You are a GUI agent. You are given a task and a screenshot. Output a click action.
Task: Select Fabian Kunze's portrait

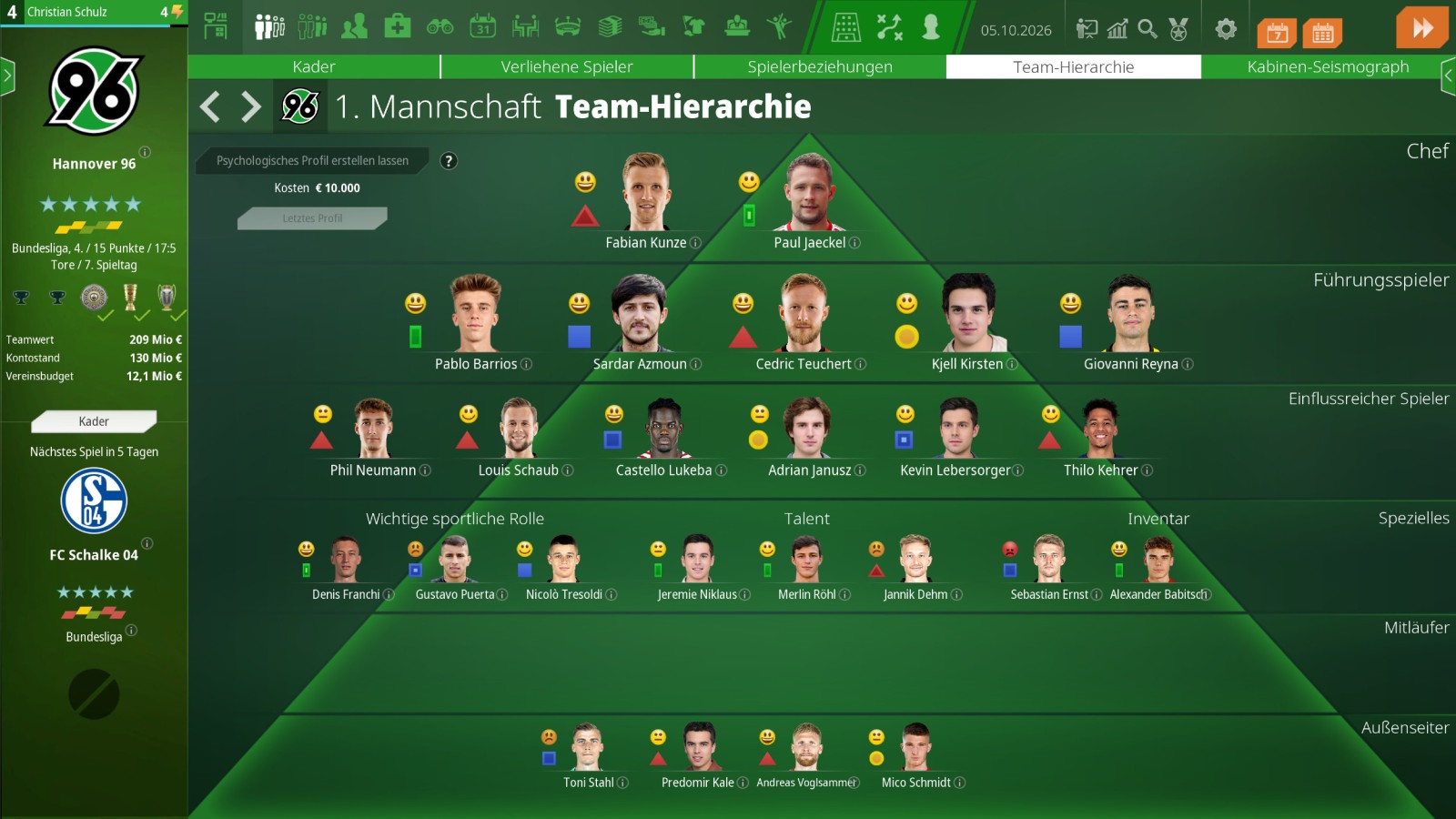[x=646, y=193]
